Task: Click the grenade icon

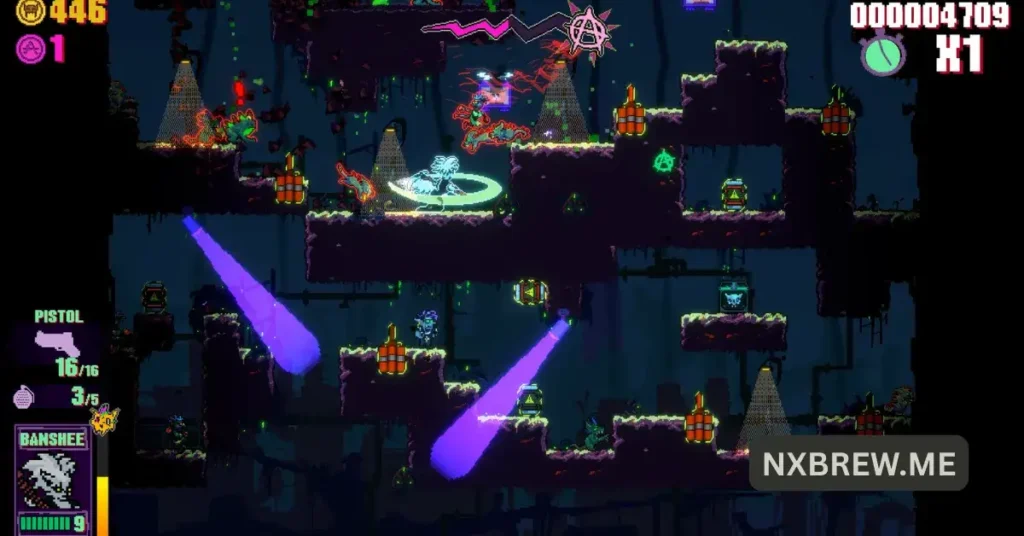Action: coord(23,397)
